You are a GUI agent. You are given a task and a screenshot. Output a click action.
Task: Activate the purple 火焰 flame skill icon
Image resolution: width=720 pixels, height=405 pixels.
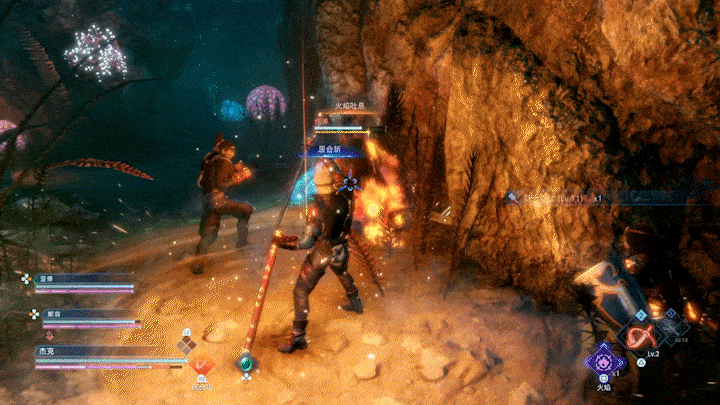click(603, 359)
